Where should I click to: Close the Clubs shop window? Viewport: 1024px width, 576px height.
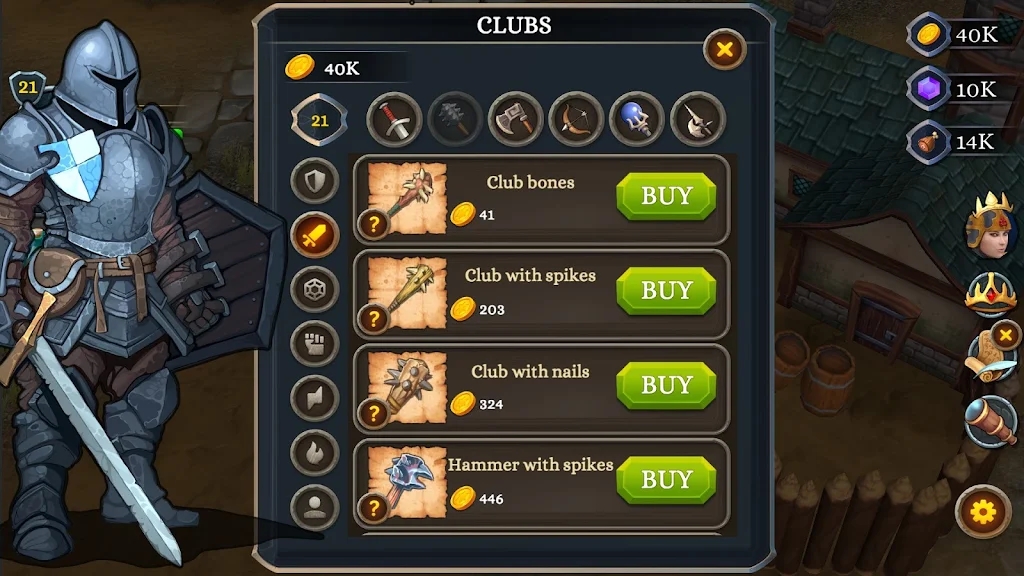point(725,48)
